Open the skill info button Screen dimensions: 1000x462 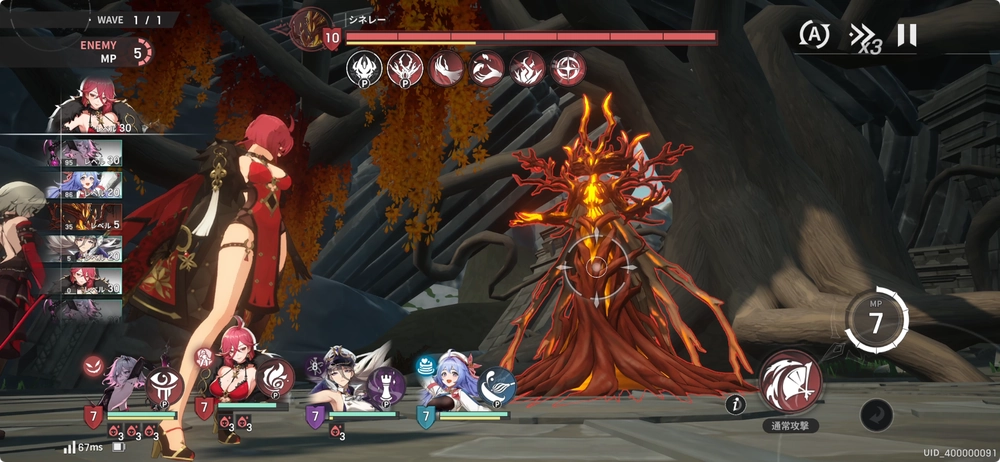[737, 404]
